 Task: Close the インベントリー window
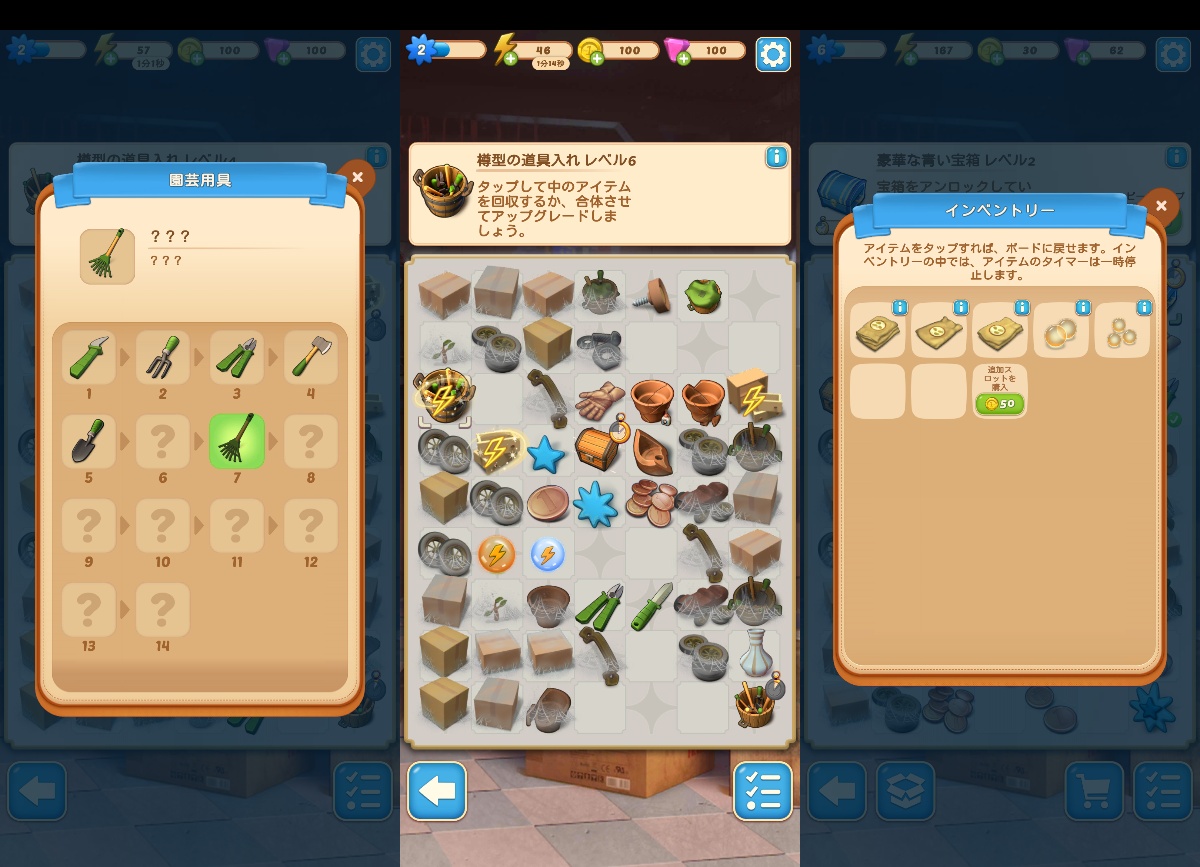pos(1160,206)
